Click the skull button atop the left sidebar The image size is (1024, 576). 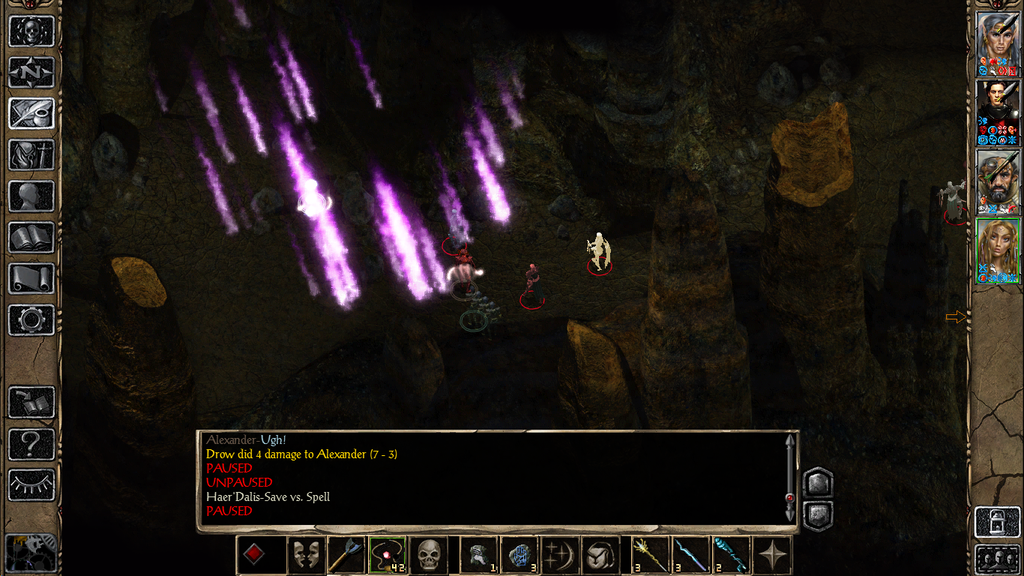pos(31,31)
